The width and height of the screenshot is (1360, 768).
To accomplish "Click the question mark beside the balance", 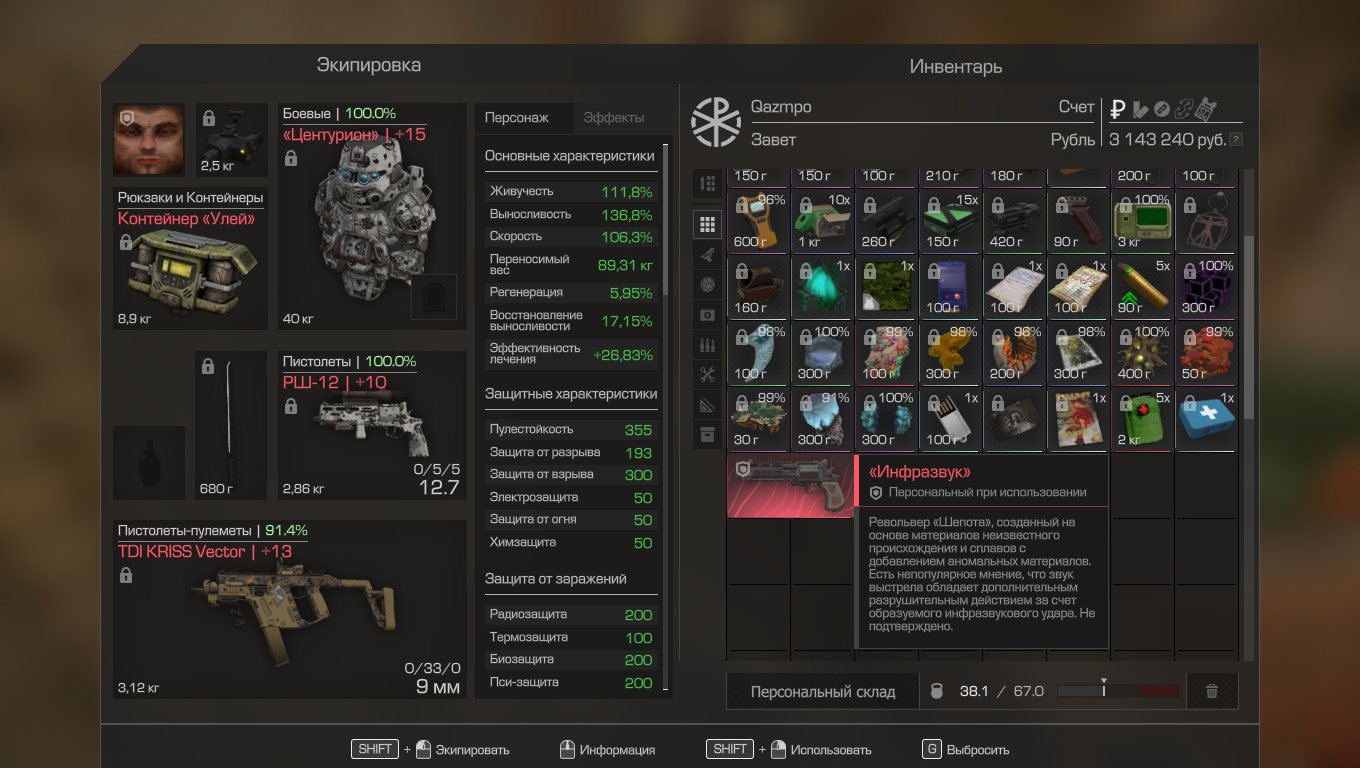I will point(1237,140).
